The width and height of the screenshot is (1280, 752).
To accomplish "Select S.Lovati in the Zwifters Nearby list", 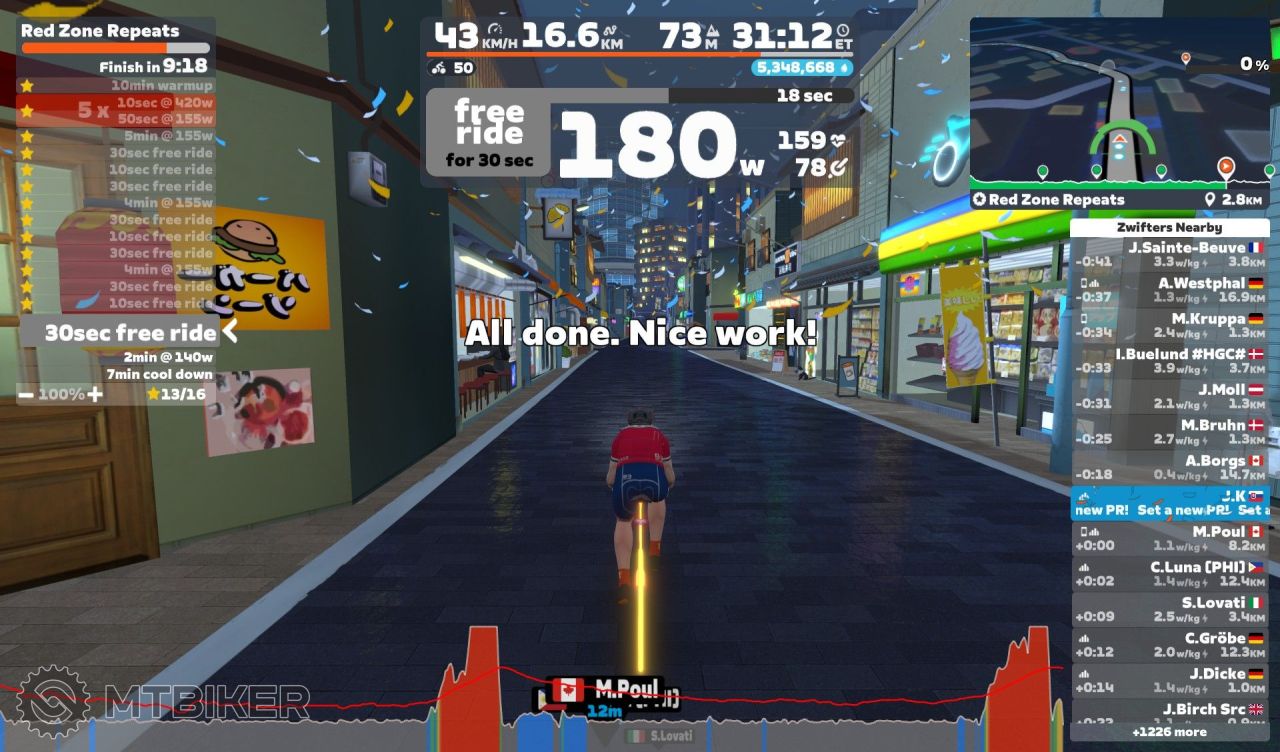I will tap(1169, 609).
